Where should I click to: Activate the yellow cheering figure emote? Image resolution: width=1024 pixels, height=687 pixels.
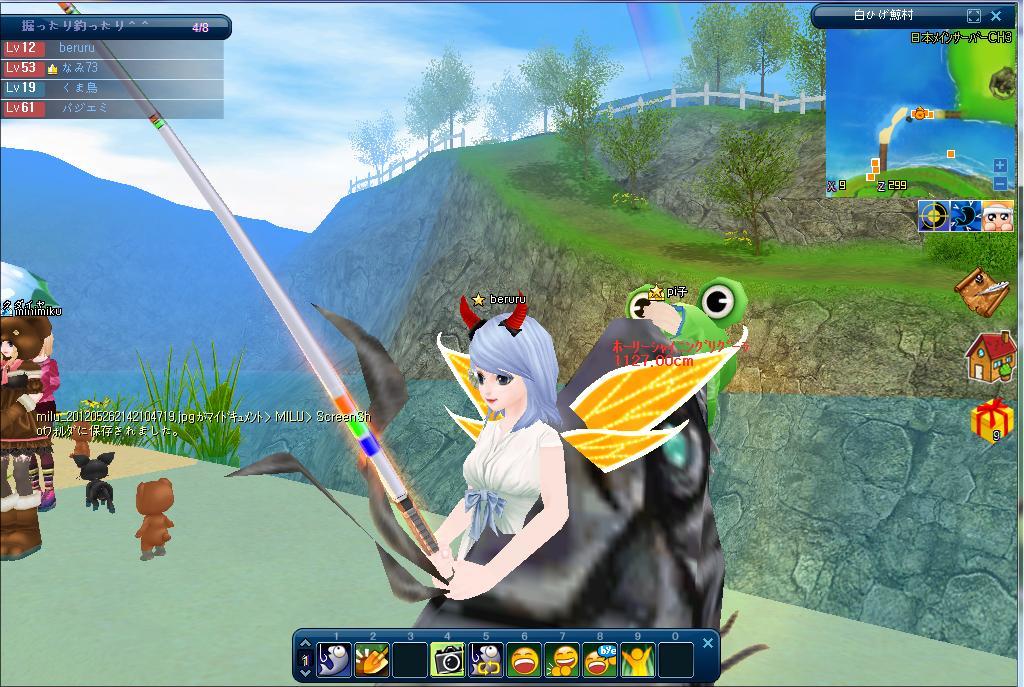(638, 660)
